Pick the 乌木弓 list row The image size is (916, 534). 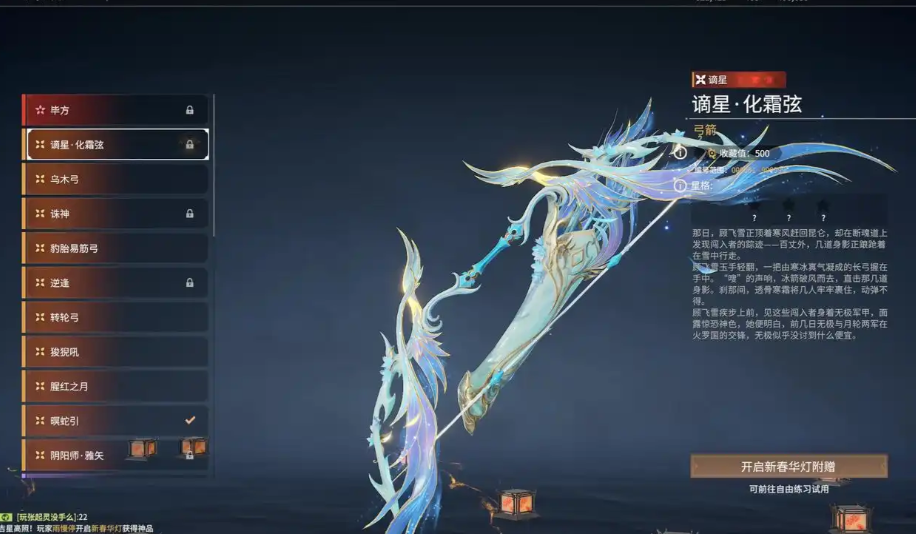(x=115, y=179)
